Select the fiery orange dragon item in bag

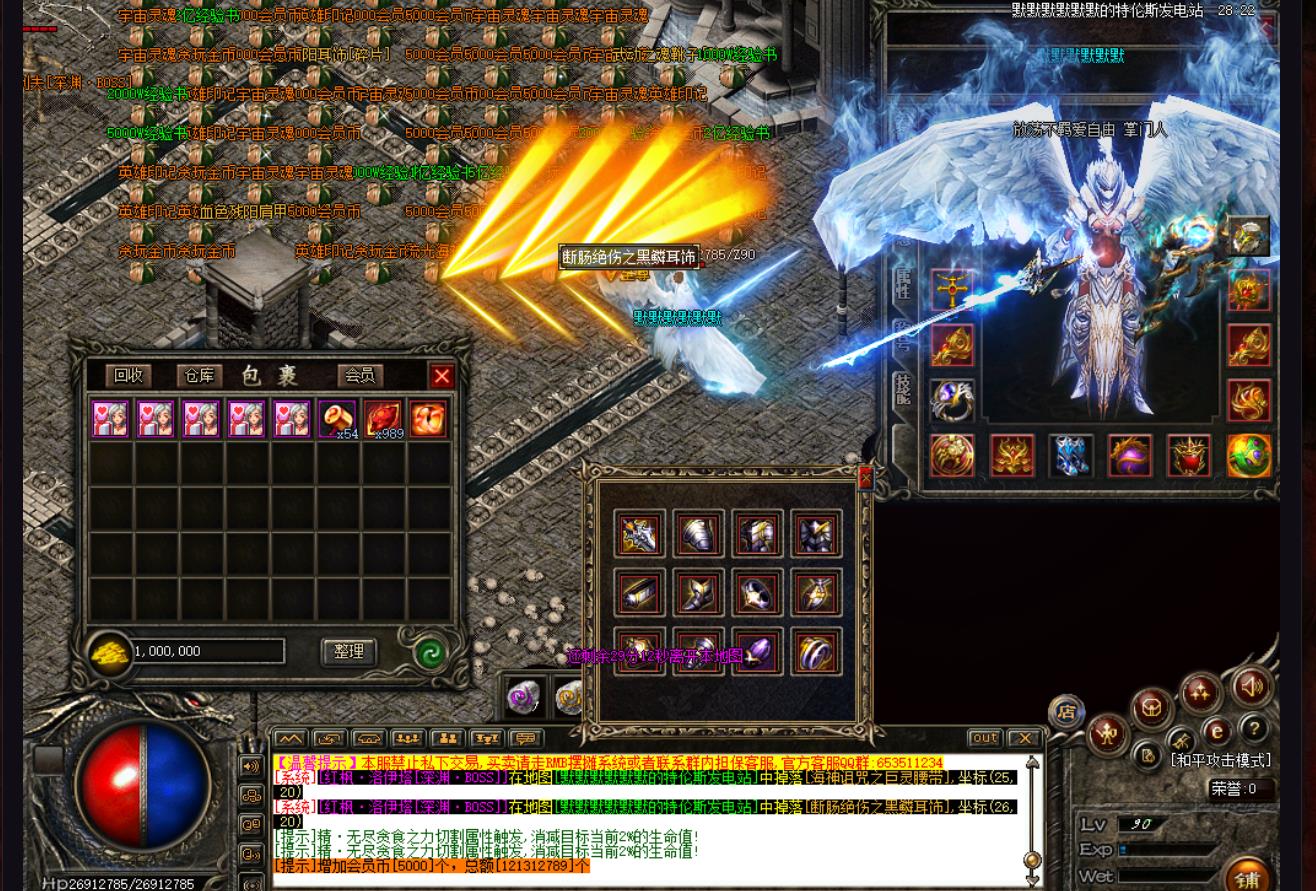point(428,418)
